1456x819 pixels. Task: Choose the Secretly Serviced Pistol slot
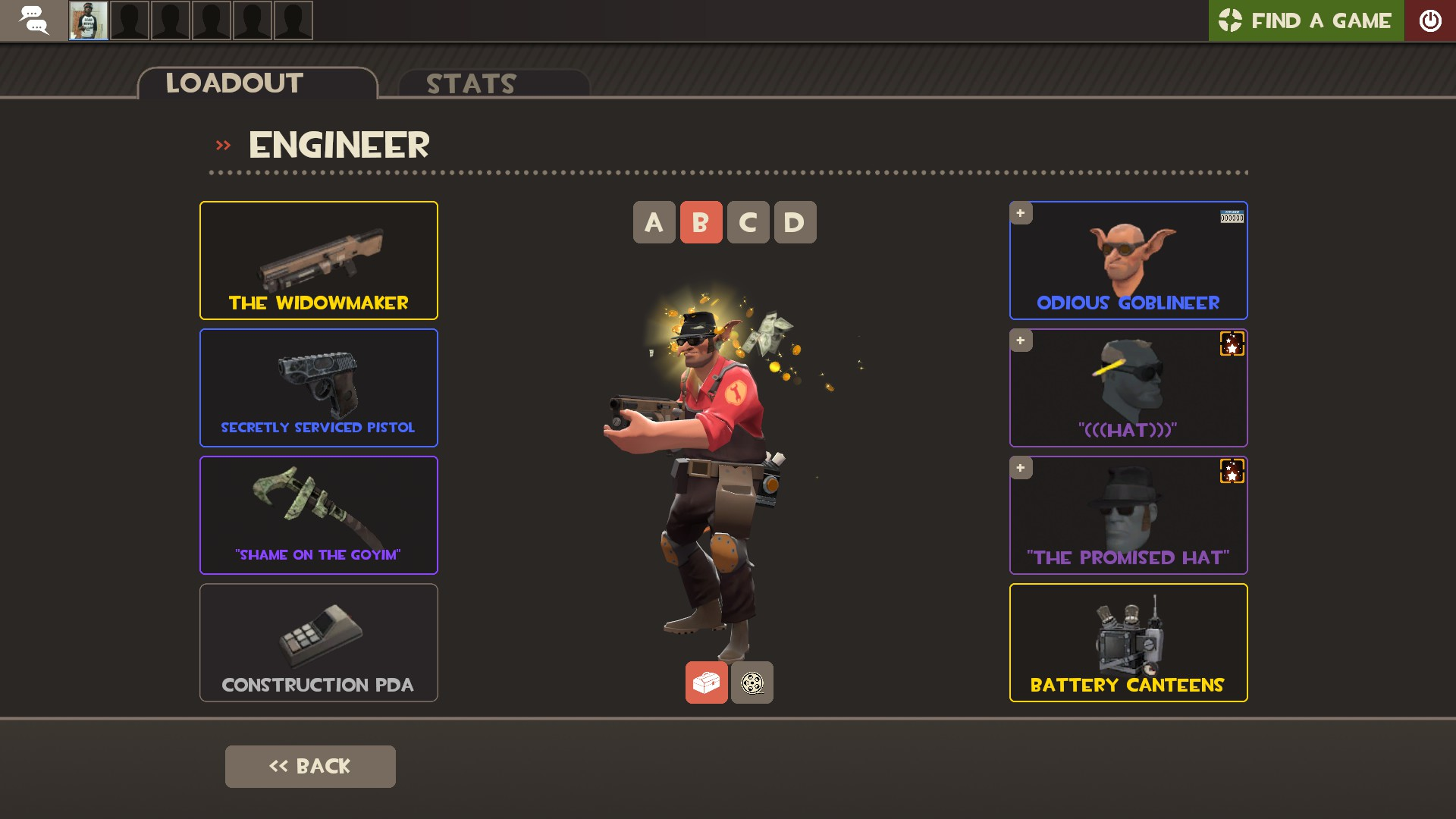click(x=318, y=388)
